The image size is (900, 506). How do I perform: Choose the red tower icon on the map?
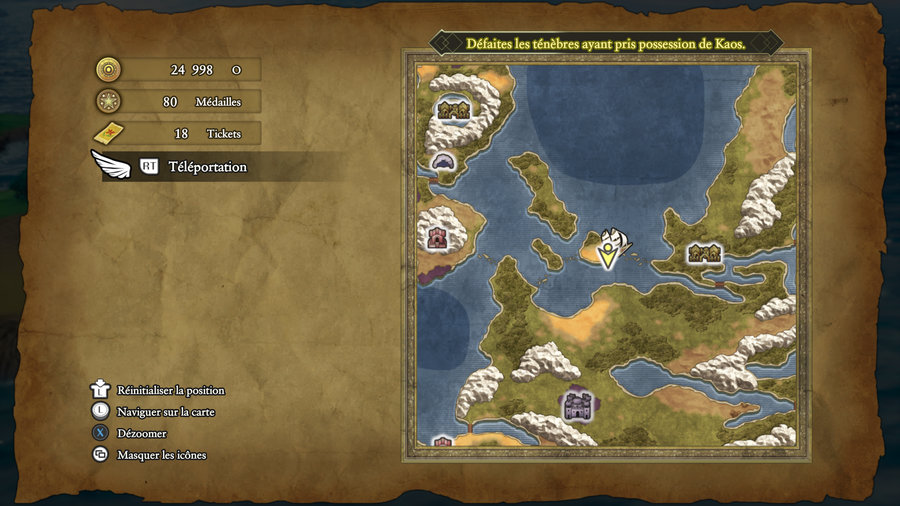(x=437, y=237)
